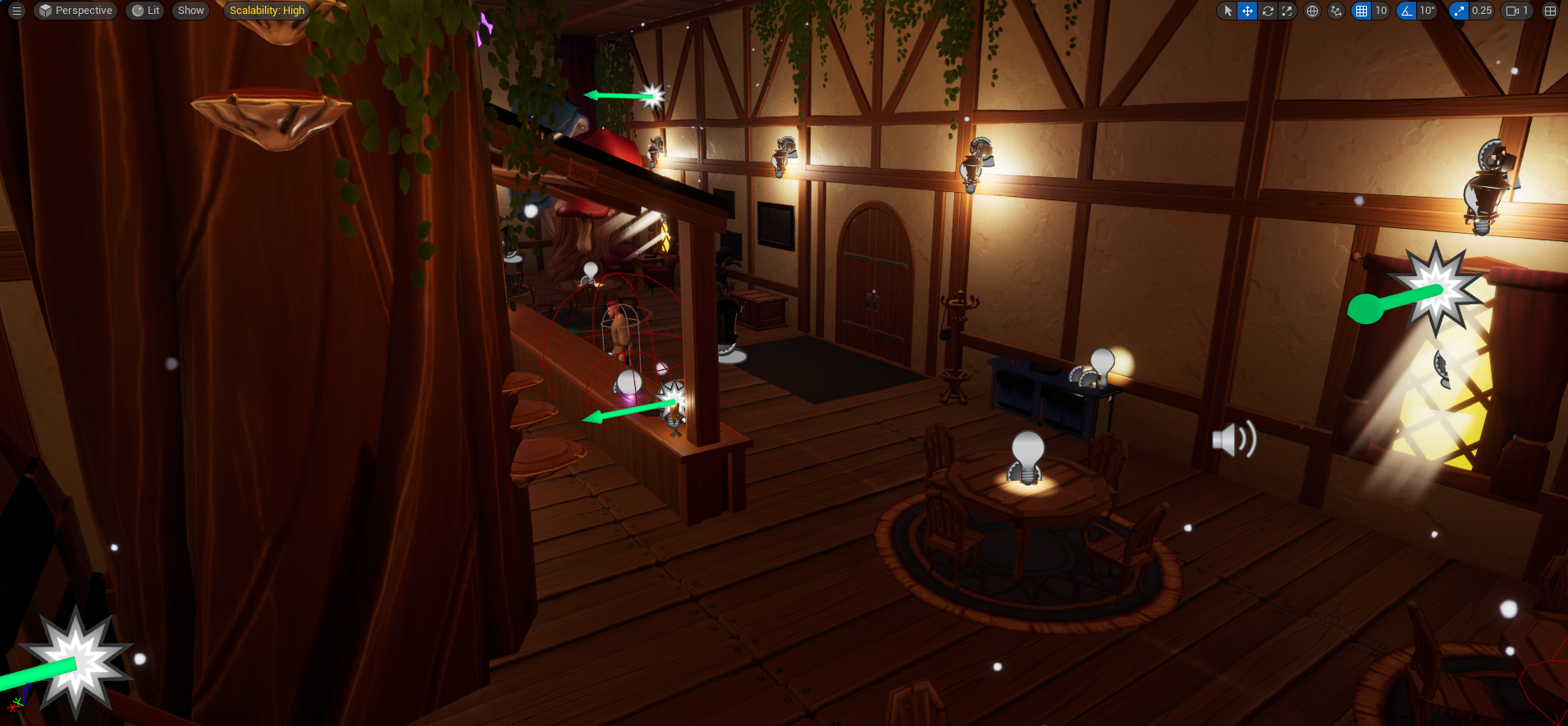Open the viewport hamburger menu
Viewport: 1568px width, 726px height.
pos(15,11)
